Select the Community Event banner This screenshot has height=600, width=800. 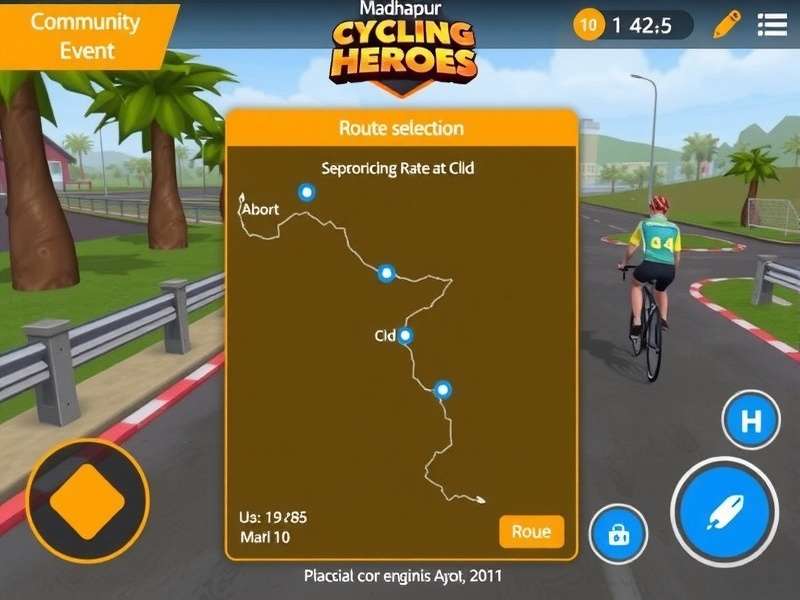point(85,36)
